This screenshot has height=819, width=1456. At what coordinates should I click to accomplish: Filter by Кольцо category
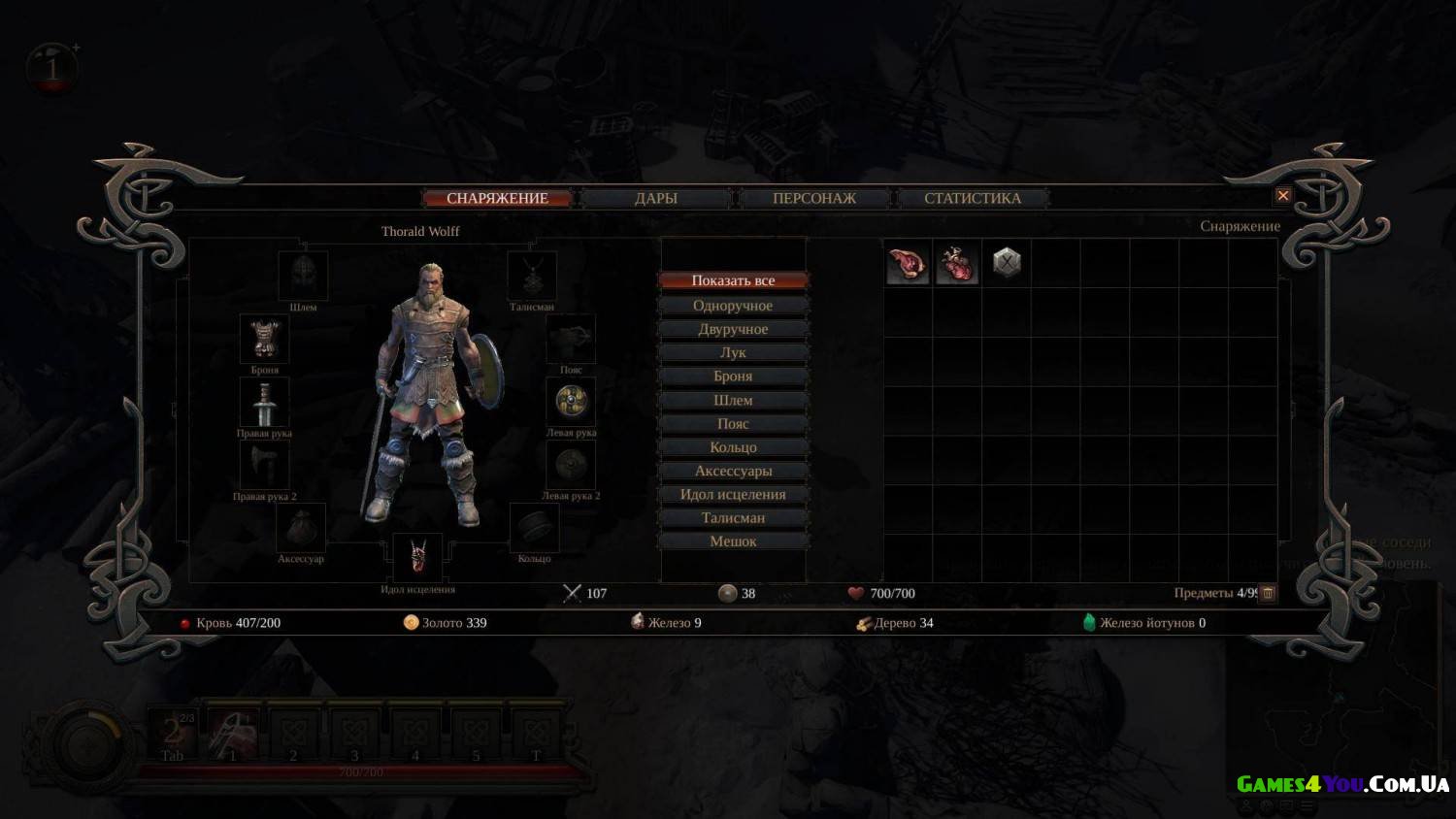click(733, 447)
